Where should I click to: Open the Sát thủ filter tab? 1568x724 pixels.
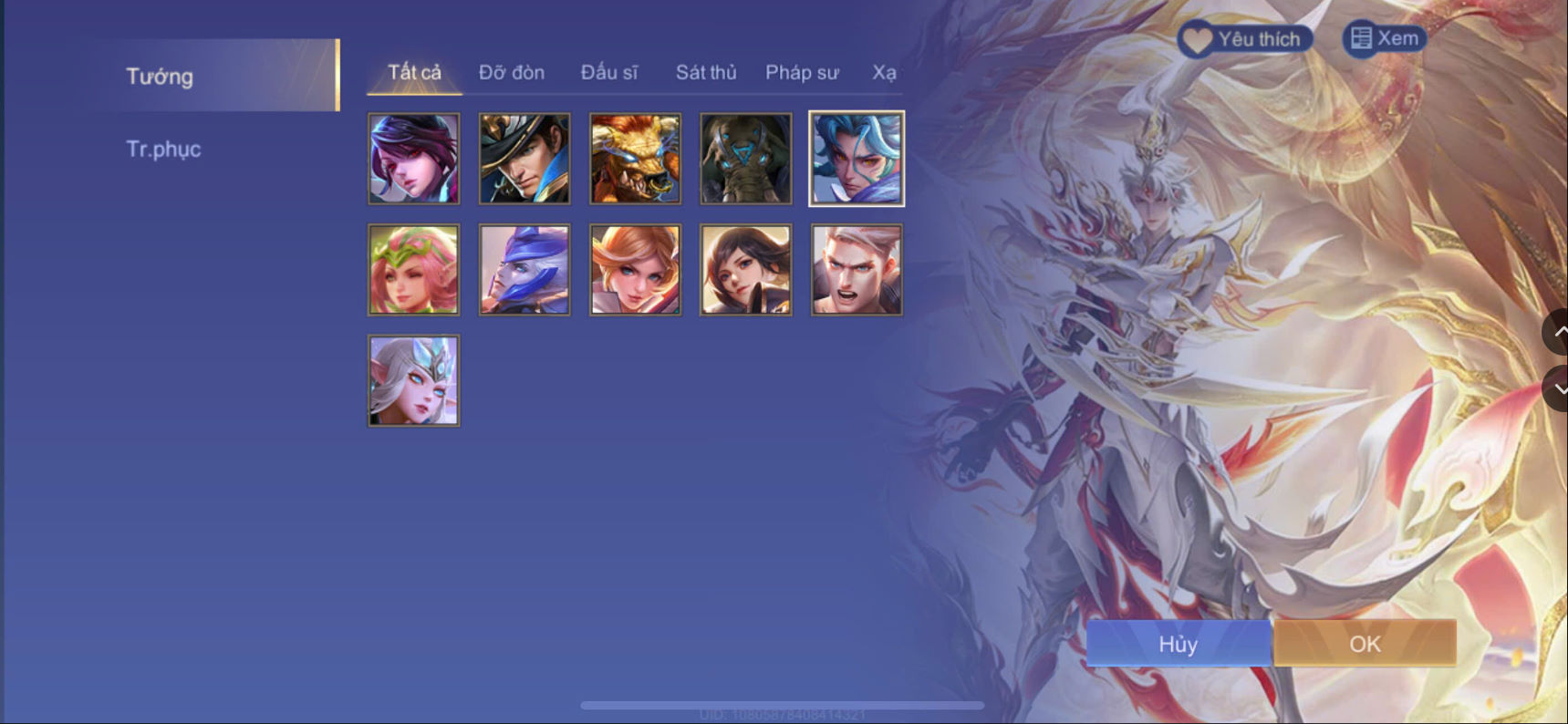tap(705, 72)
